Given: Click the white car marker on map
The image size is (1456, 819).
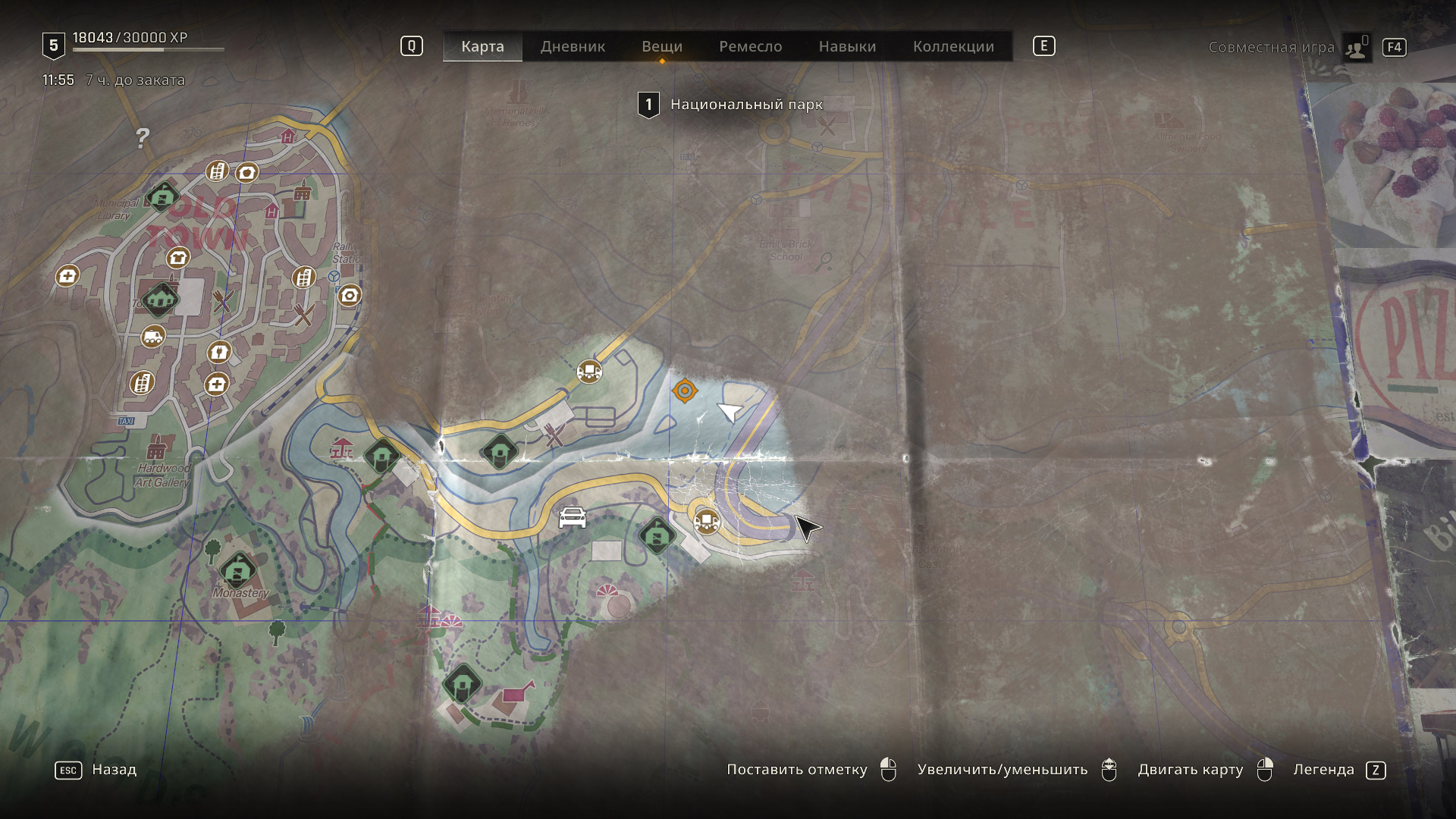Looking at the screenshot, I should click(573, 517).
